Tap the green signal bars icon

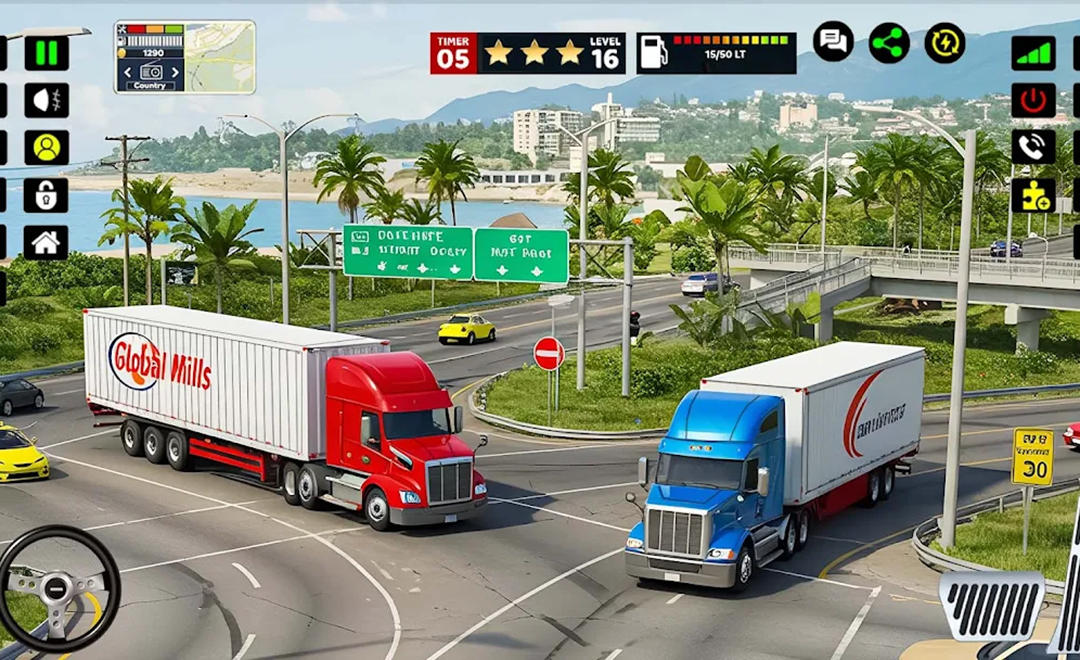[x=1033, y=53]
